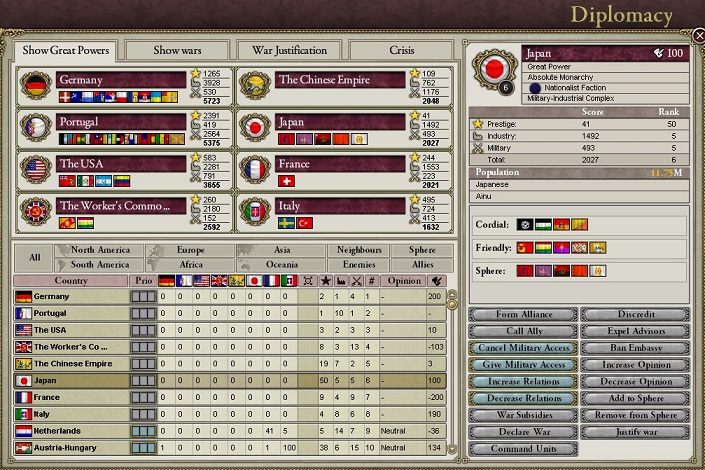Sort the list by Opinion column
The width and height of the screenshot is (705, 470).
404,281
